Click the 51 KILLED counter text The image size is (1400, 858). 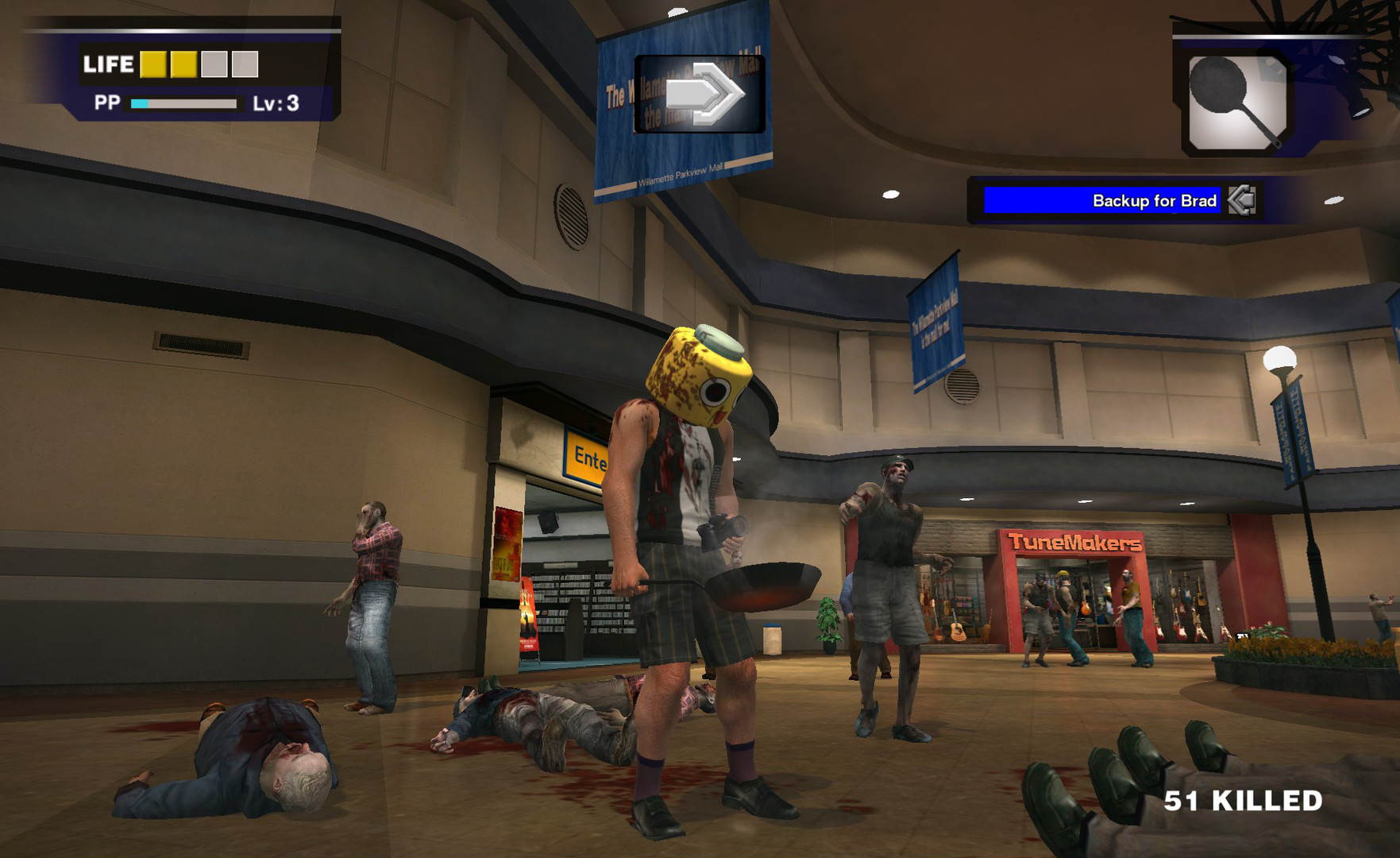[1244, 802]
